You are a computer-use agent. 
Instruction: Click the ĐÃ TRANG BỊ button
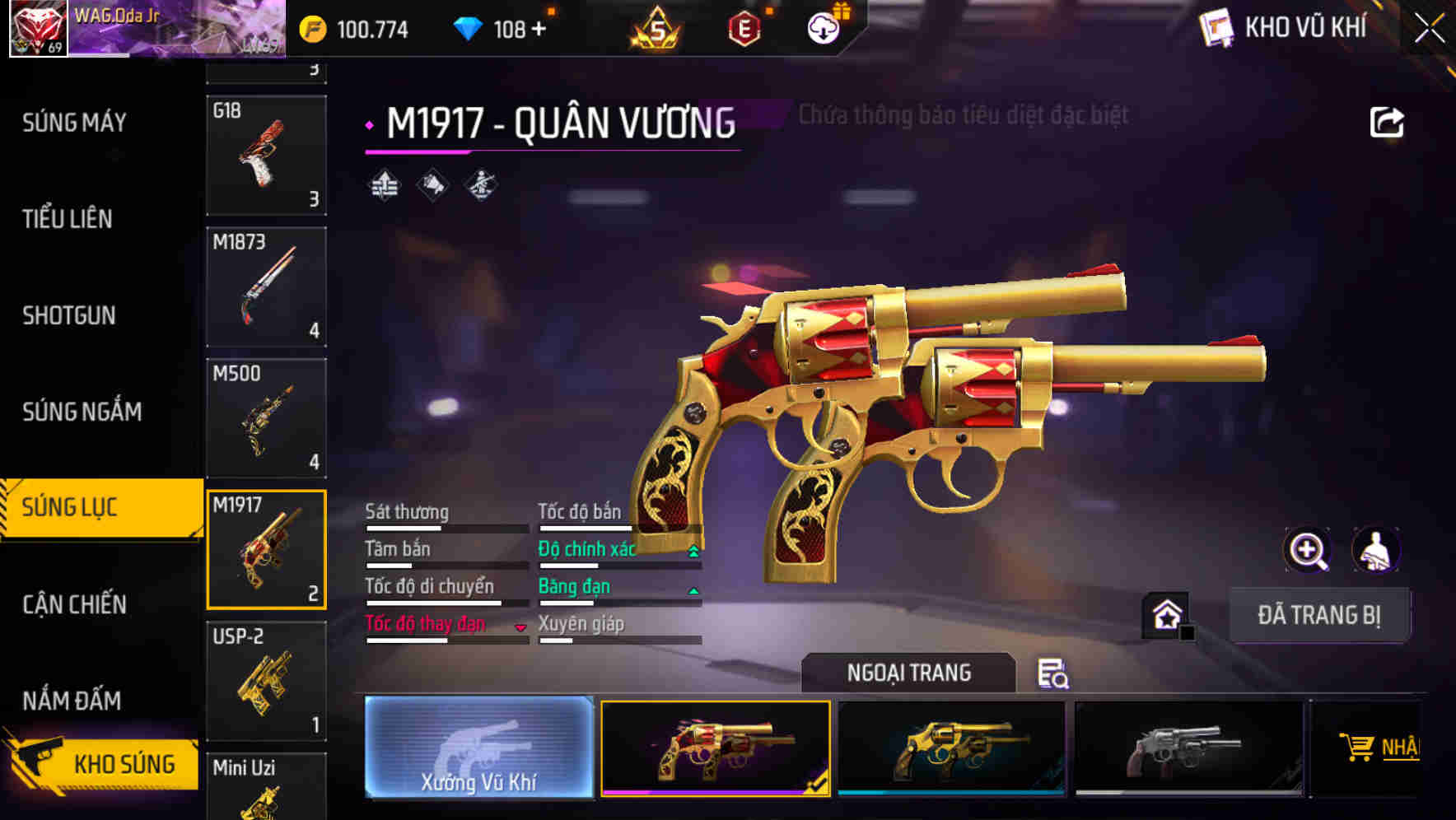point(1320,615)
